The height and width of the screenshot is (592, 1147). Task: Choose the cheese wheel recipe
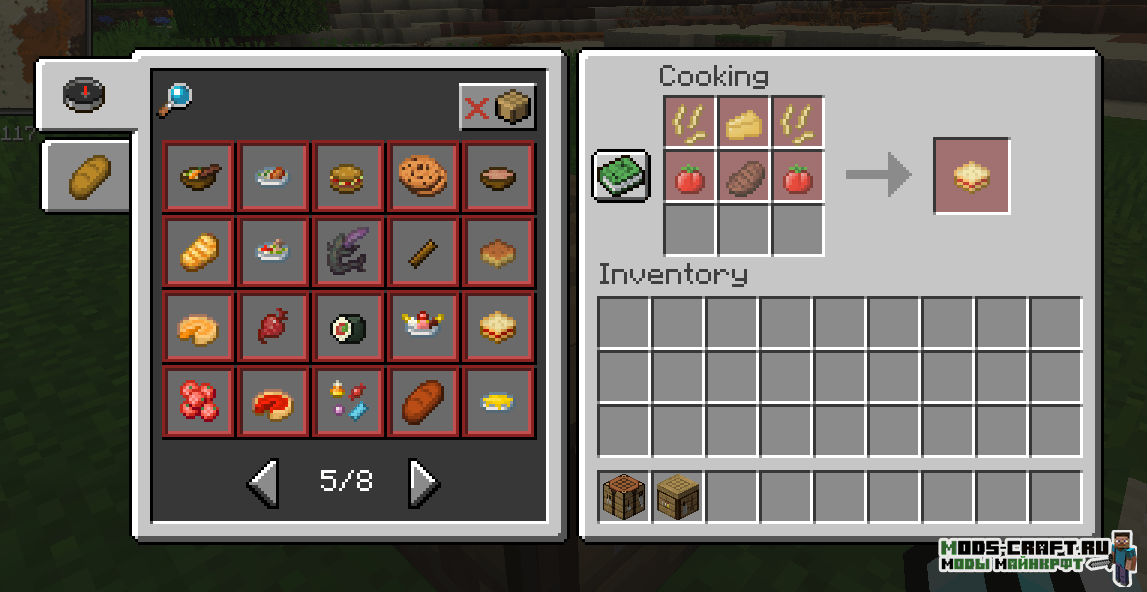point(198,327)
